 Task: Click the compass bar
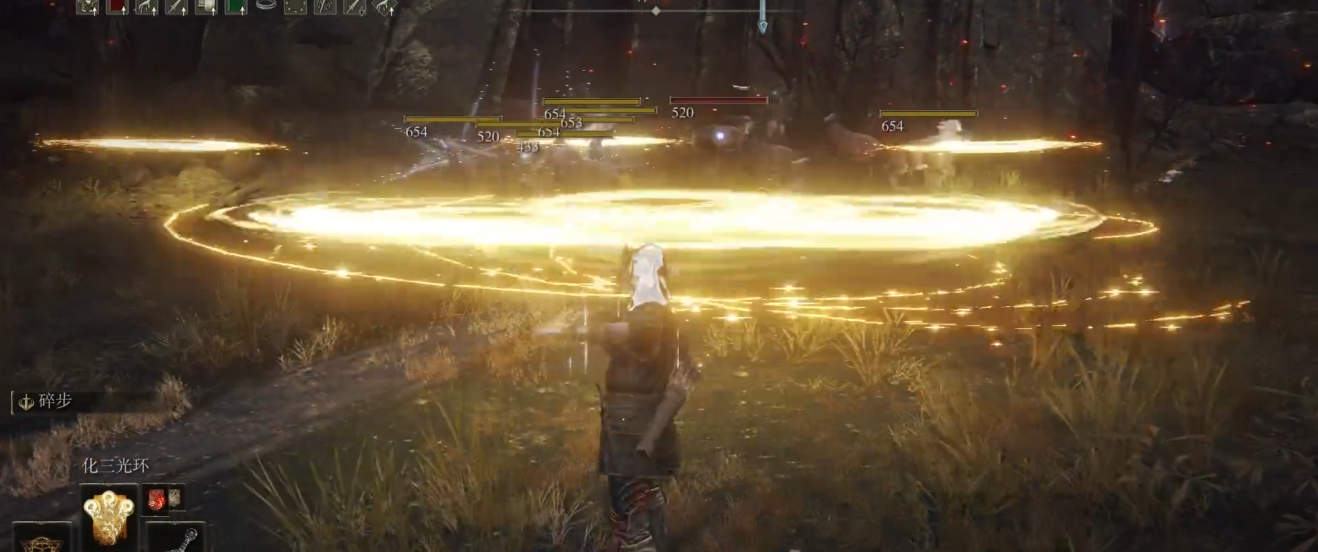tap(656, 10)
